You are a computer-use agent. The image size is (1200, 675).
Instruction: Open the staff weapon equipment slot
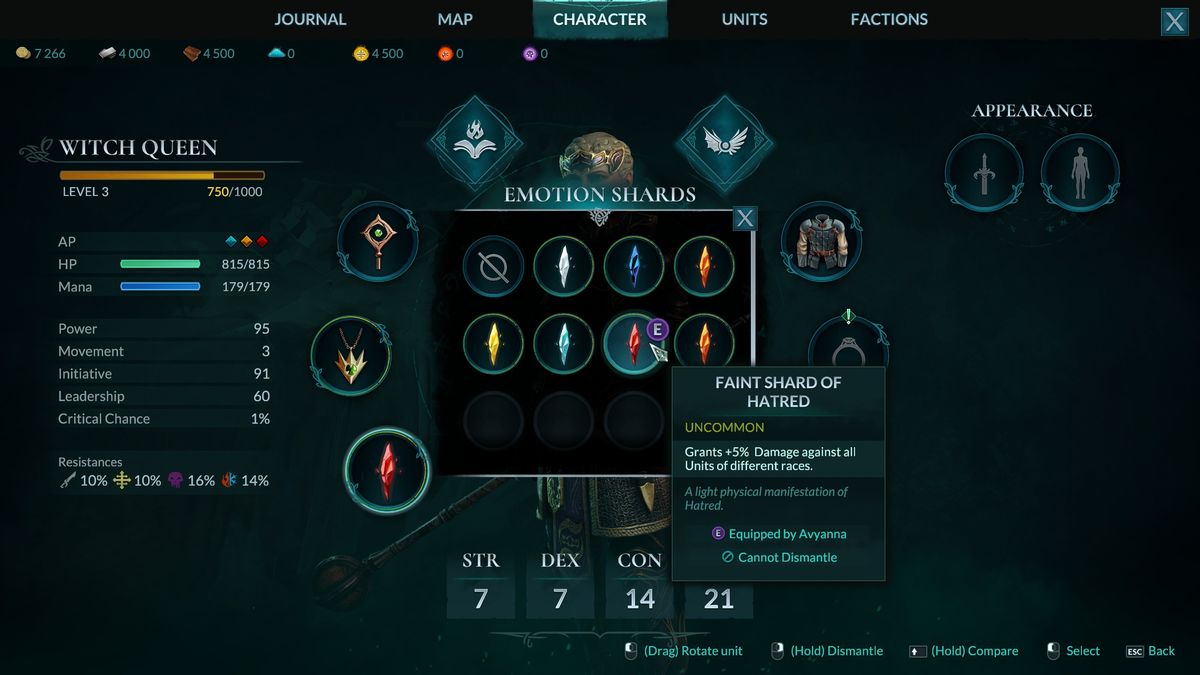pyautogui.click(x=377, y=241)
